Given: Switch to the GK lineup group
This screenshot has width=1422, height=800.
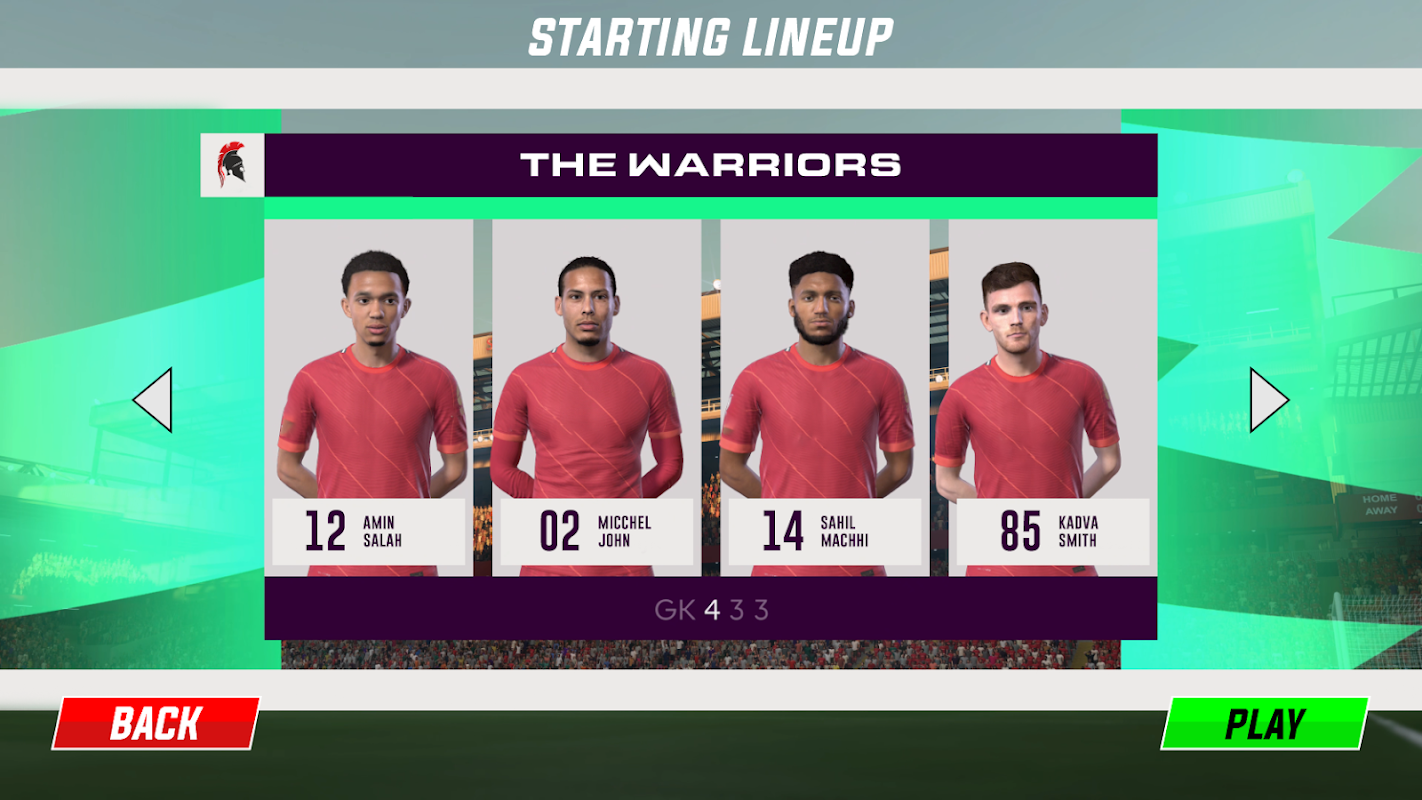Looking at the screenshot, I should [674, 610].
